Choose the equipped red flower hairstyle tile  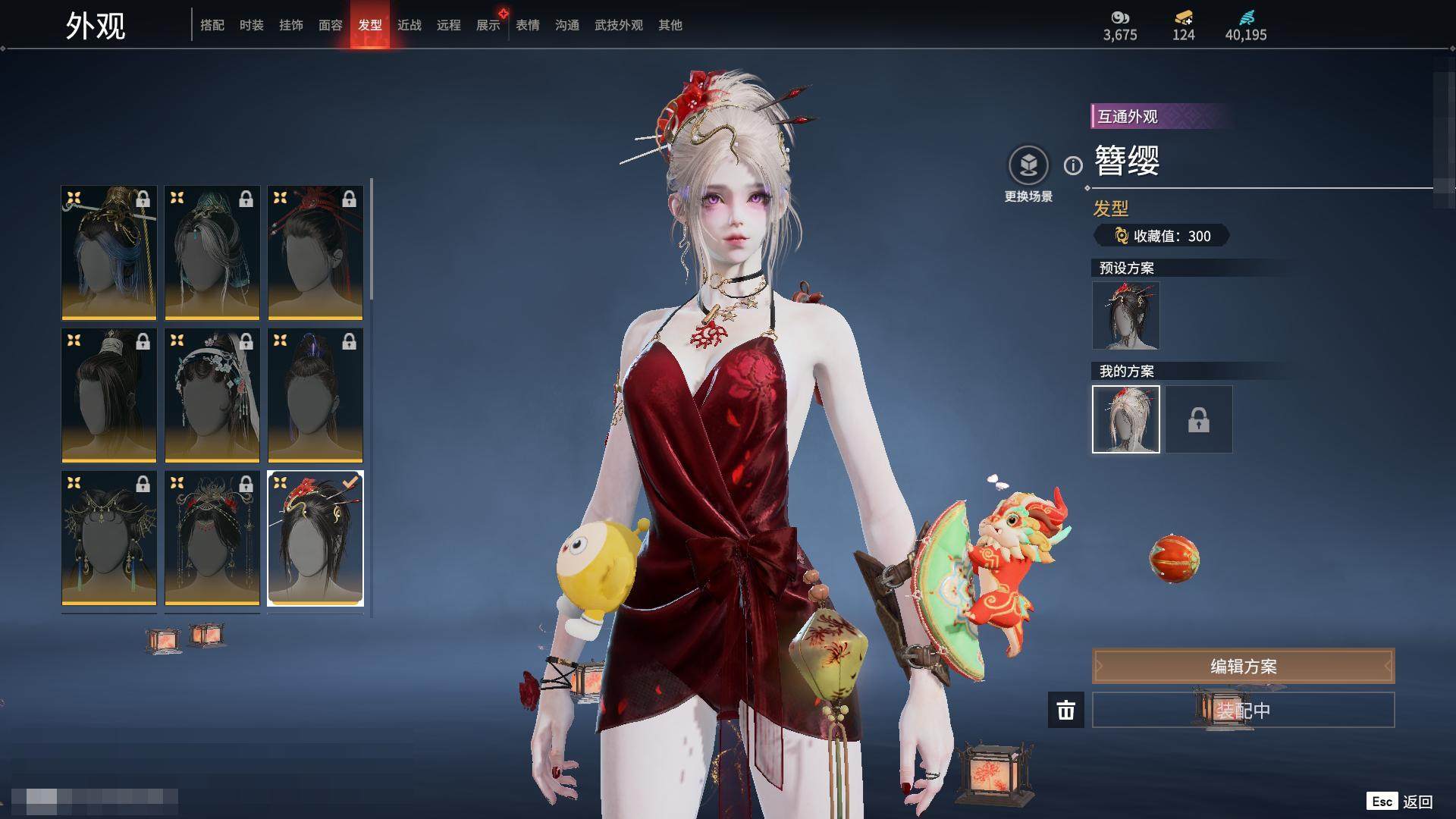(x=315, y=538)
